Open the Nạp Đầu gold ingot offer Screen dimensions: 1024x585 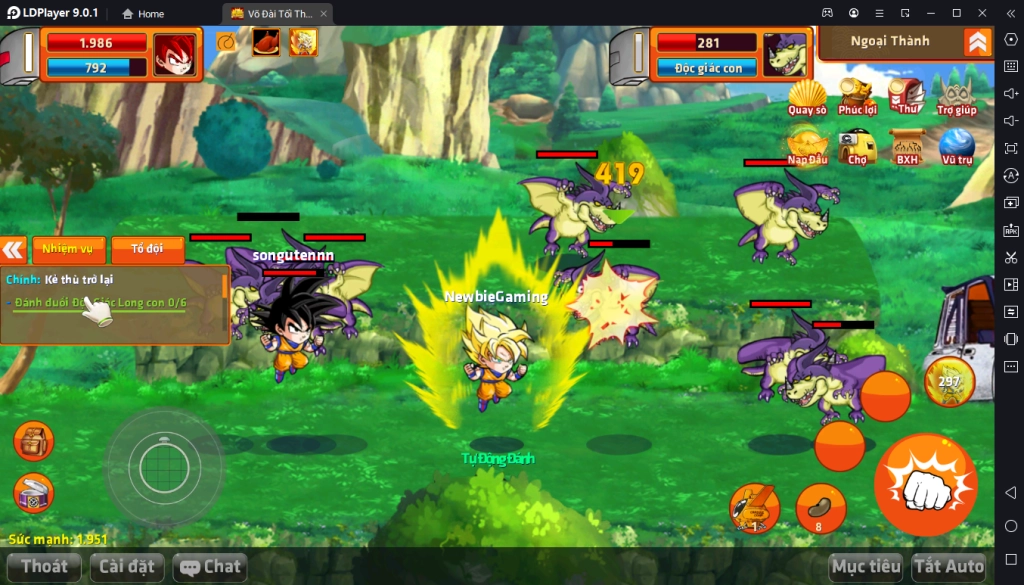coord(807,147)
